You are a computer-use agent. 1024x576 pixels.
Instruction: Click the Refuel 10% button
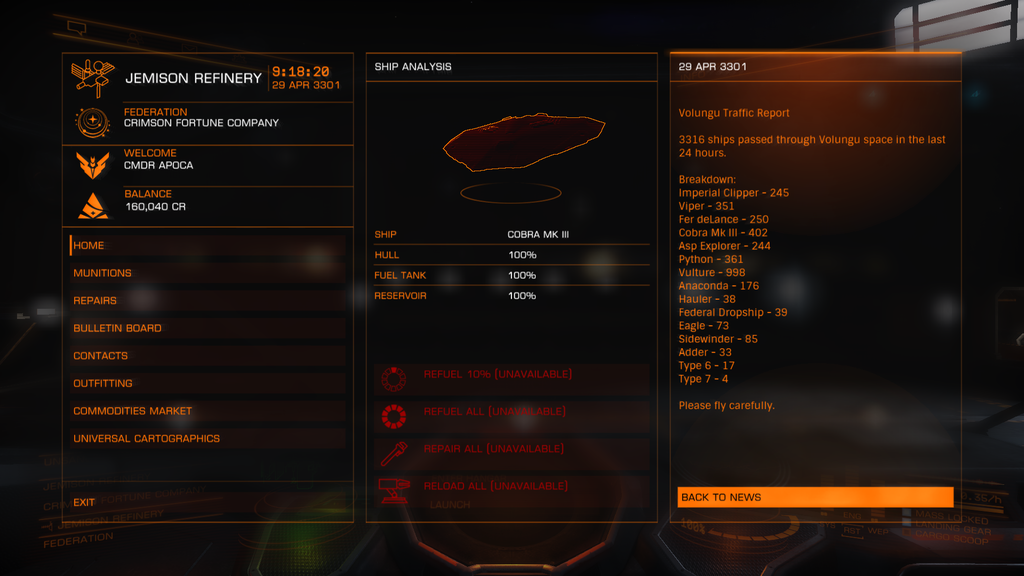point(498,375)
